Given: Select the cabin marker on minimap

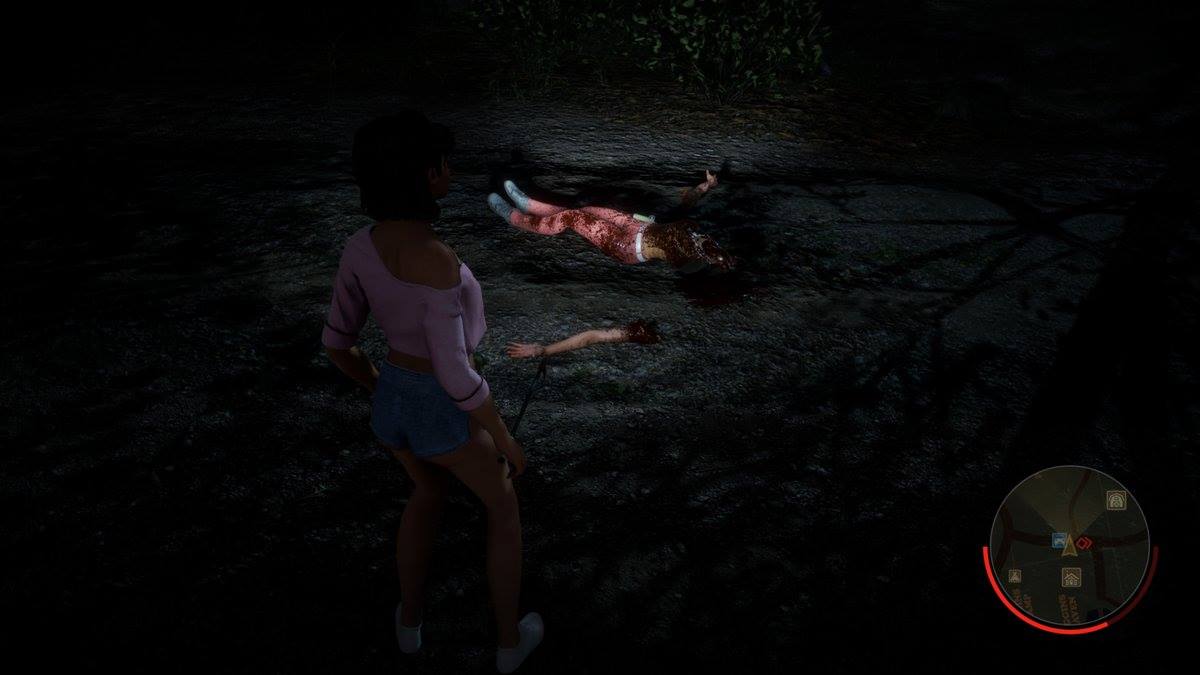Looking at the screenshot, I should [1070, 577].
